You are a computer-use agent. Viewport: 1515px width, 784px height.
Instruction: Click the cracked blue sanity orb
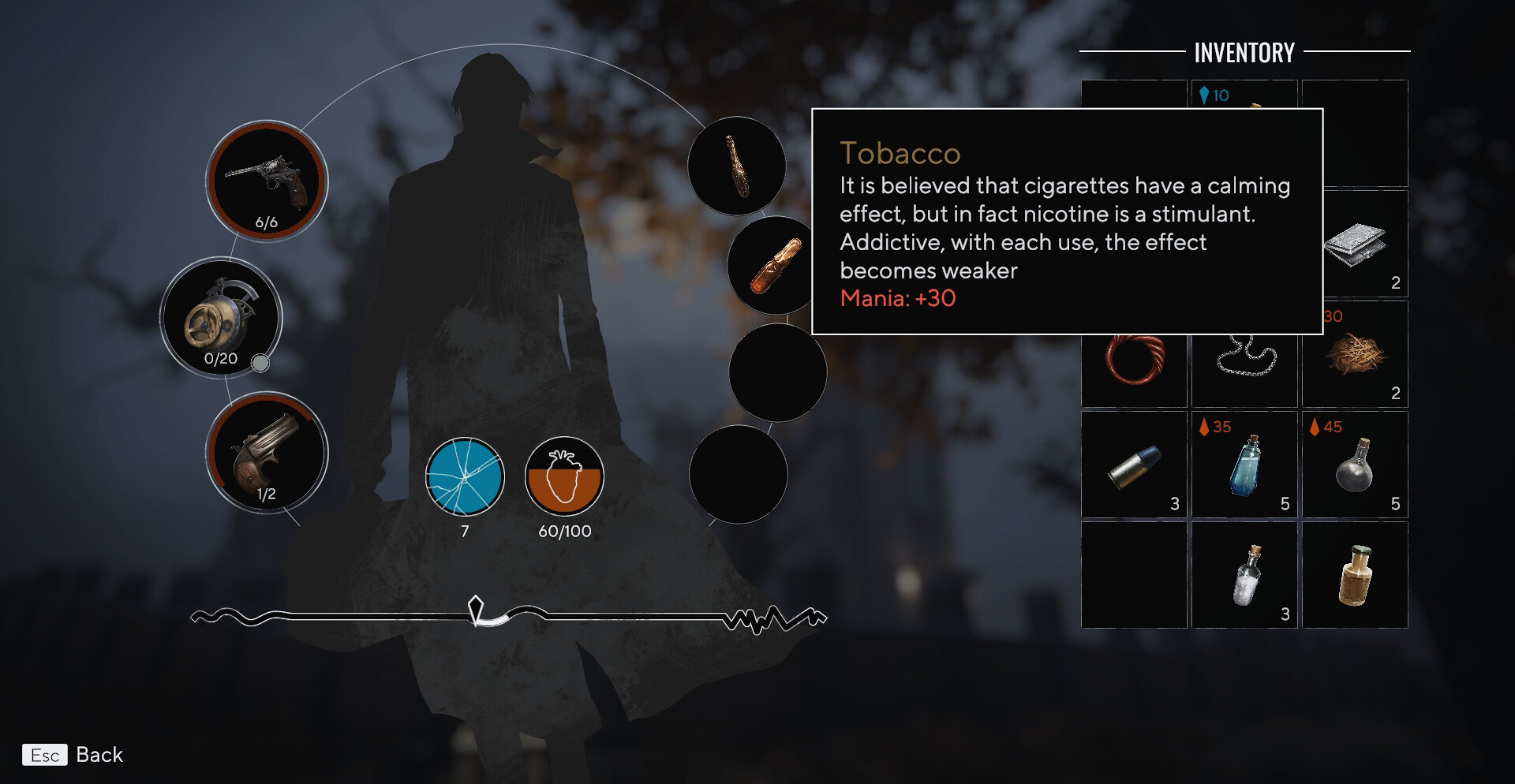click(x=465, y=477)
